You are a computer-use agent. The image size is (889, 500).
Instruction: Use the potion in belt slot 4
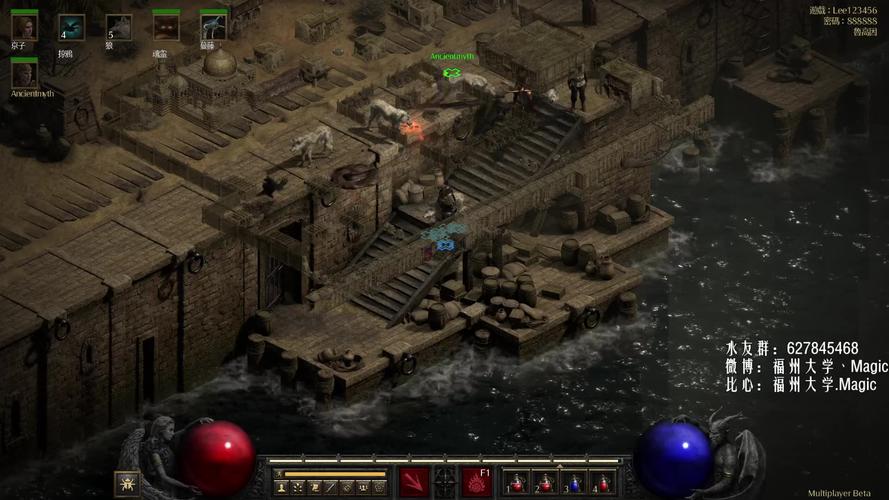click(x=601, y=483)
